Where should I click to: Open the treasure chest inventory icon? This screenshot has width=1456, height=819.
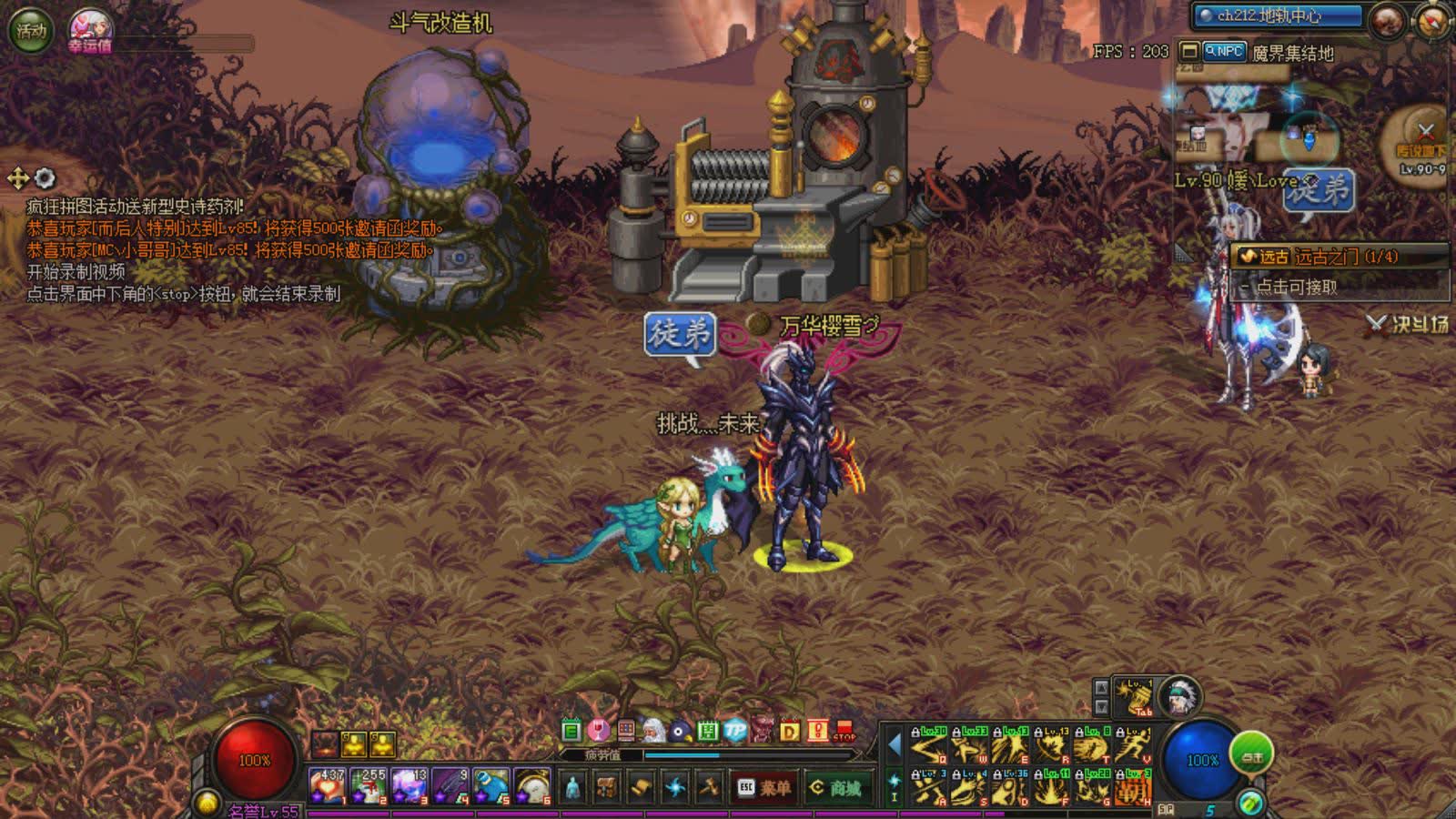point(607,787)
